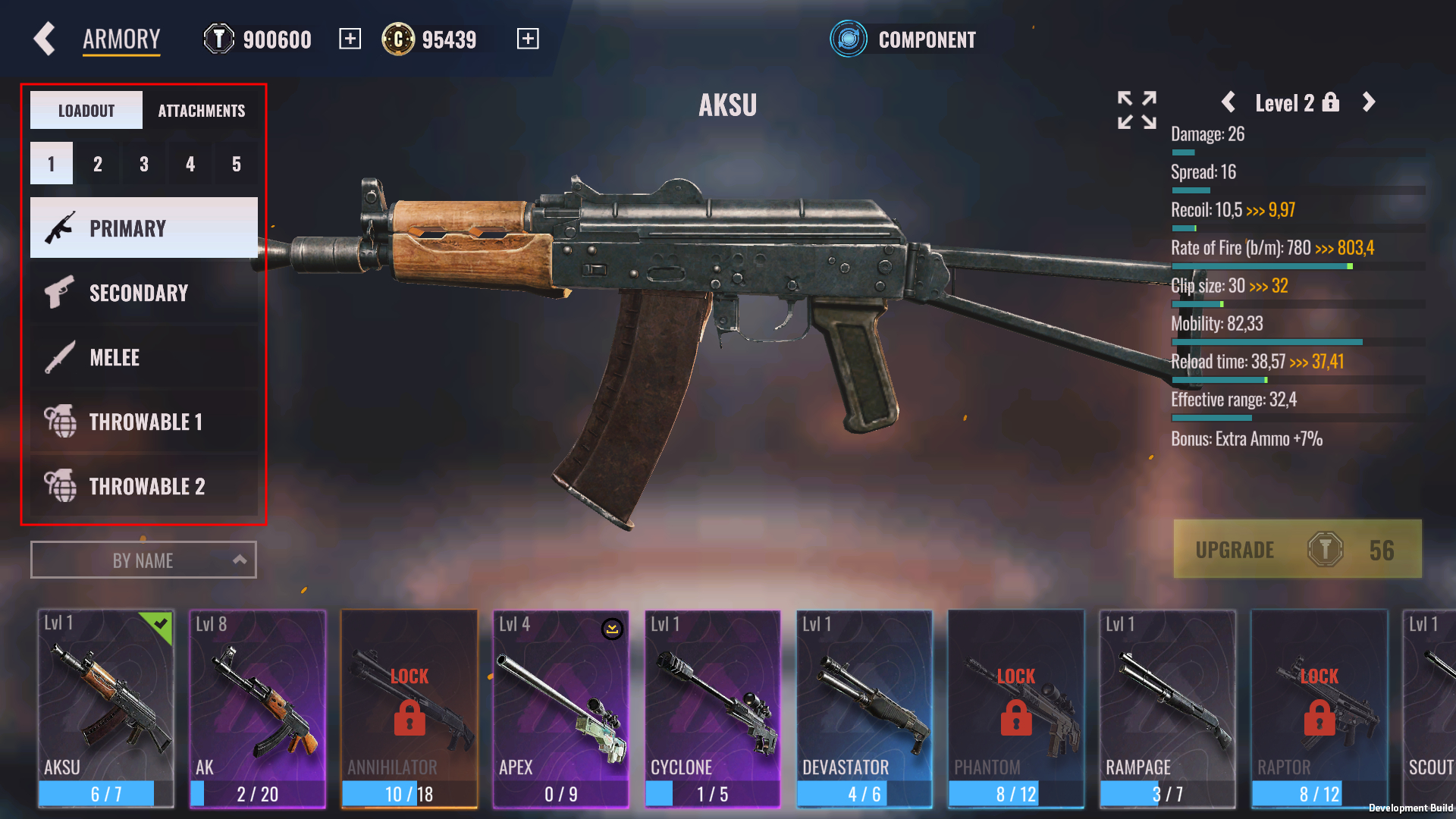Select the locked PHANTOM weapon card
Image resolution: width=1456 pixels, height=819 pixels.
tap(1016, 708)
